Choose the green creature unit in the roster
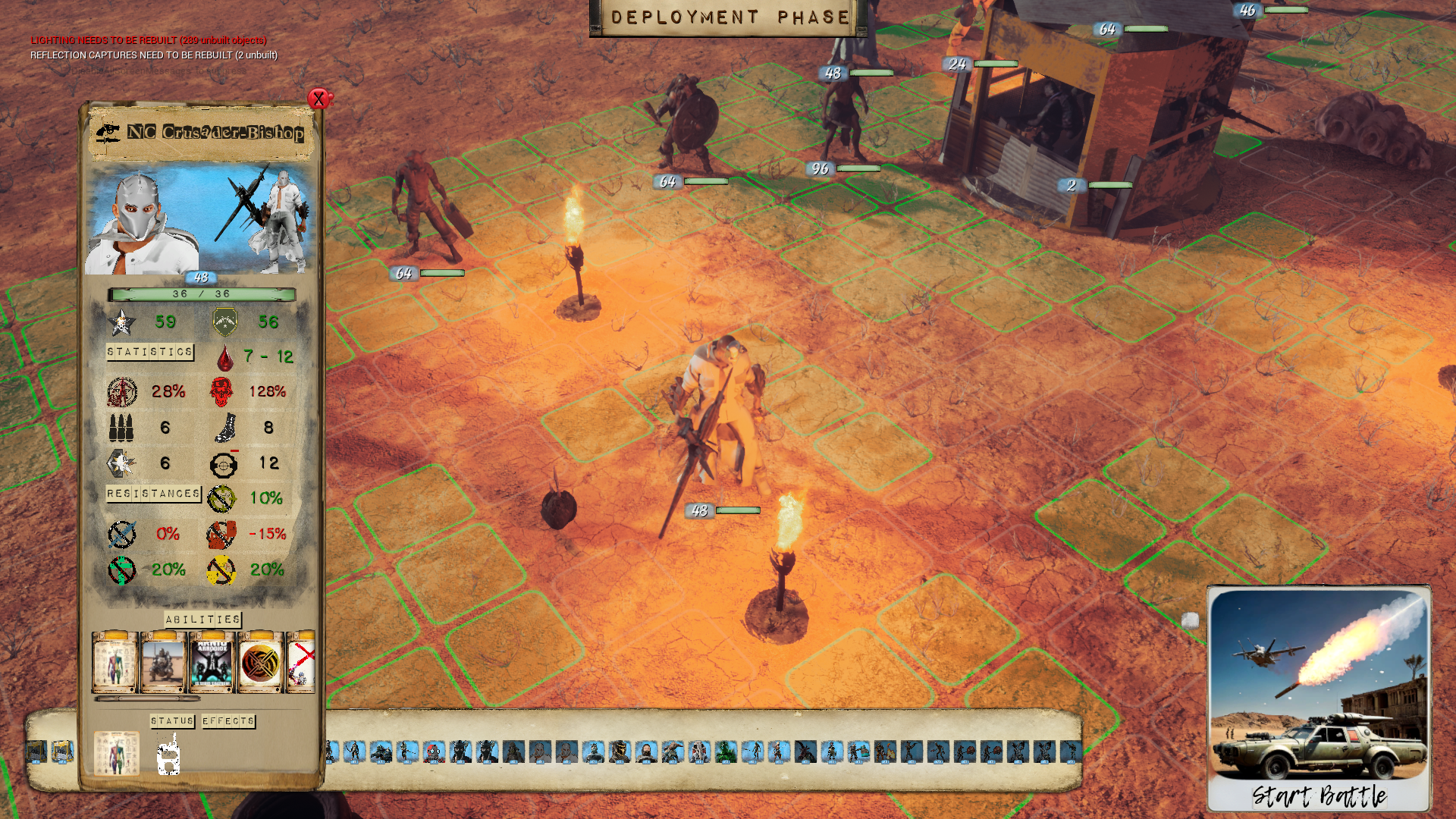Image resolution: width=1456 pixels, height=819 pixels. 726,752
